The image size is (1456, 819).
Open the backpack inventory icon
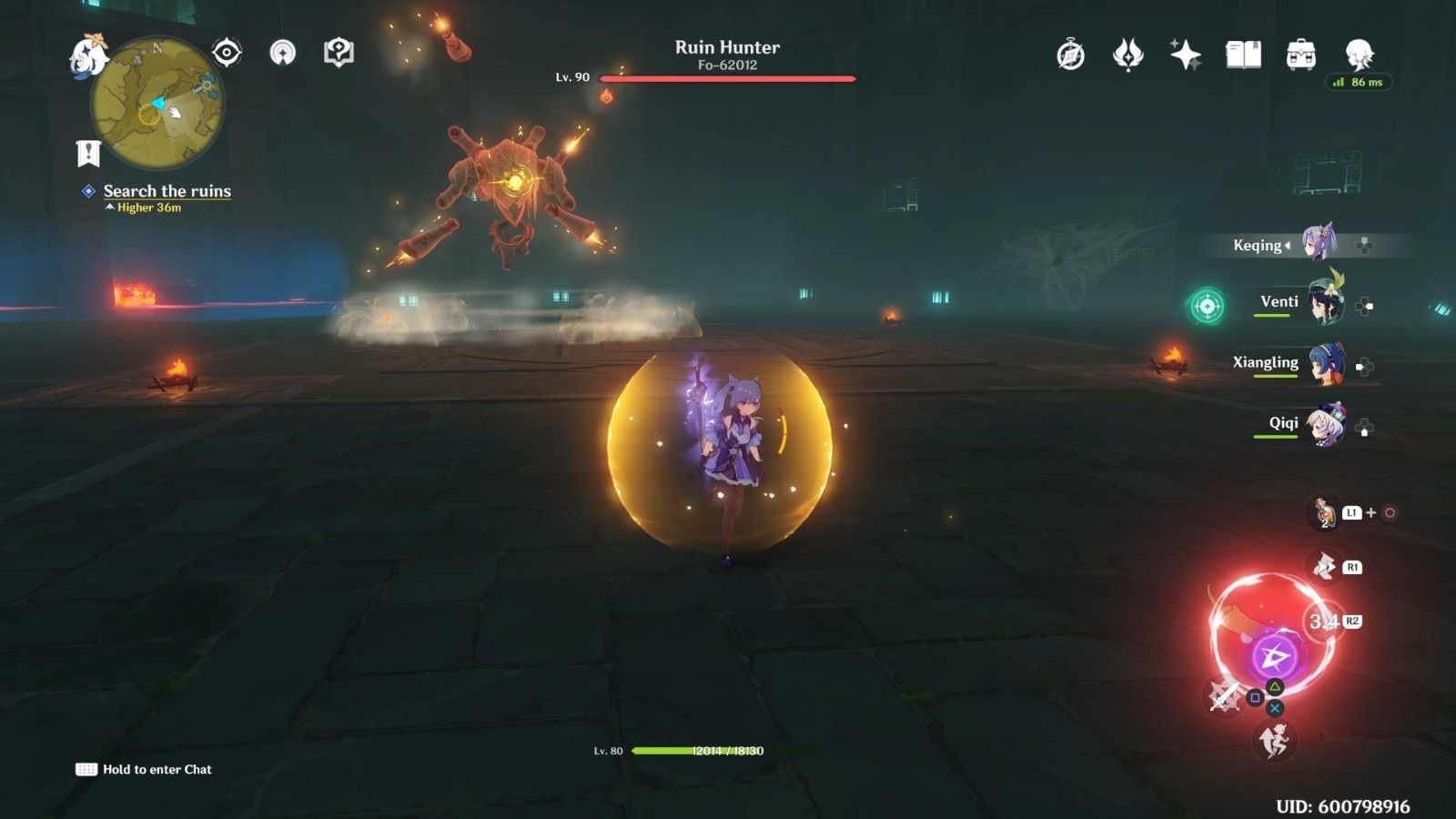[1301, 55]
